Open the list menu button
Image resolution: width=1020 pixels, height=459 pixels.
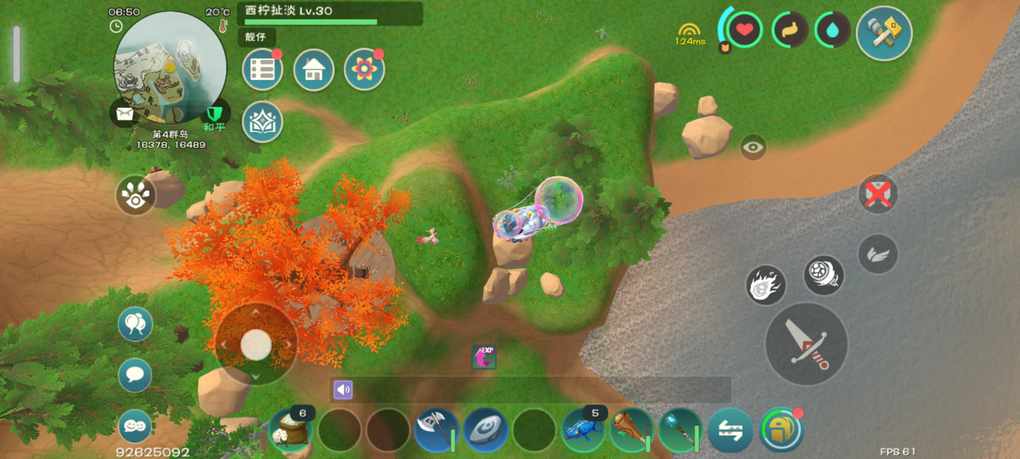point(262,69)
